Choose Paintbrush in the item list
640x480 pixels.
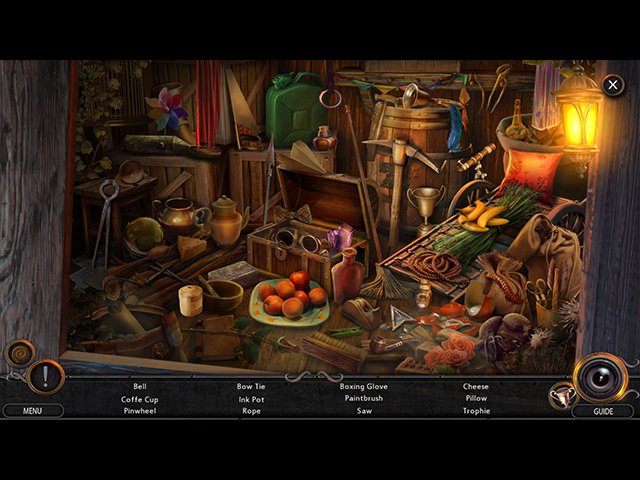pyautogui.click(x=363, y=399)
